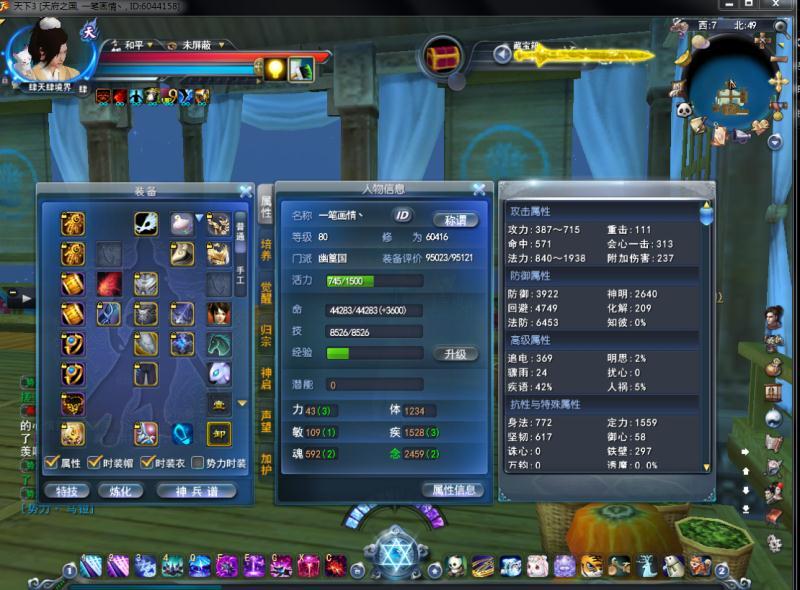Click the ID button beside the character name
Screen dimensions: 800x590
pos(402,215)
